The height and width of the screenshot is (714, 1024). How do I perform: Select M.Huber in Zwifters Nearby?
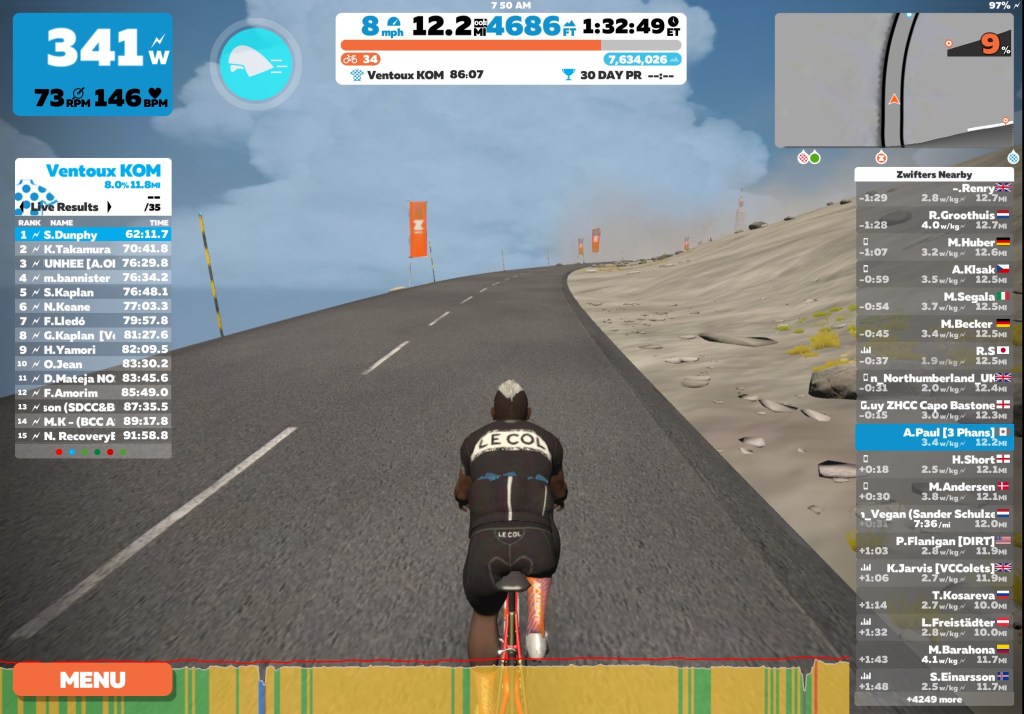[x=934, y=247]
